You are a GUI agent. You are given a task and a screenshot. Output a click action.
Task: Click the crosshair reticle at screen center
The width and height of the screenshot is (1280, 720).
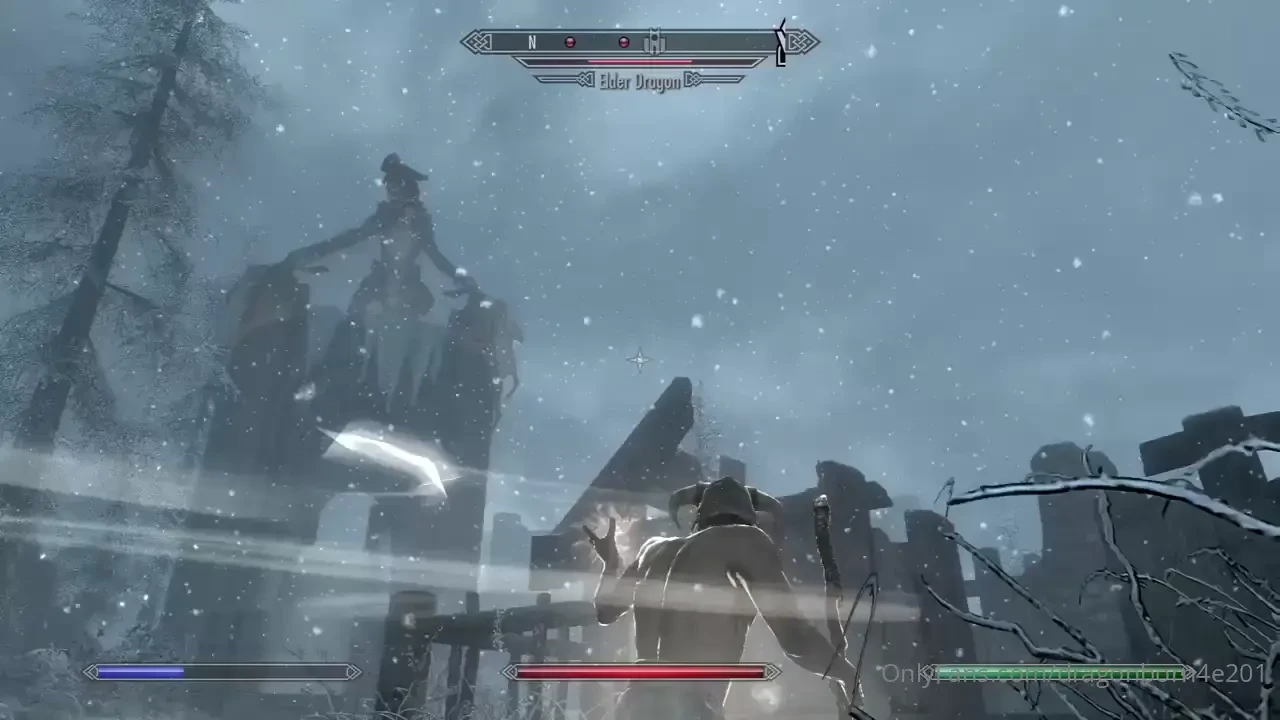[x=638, y=361]
